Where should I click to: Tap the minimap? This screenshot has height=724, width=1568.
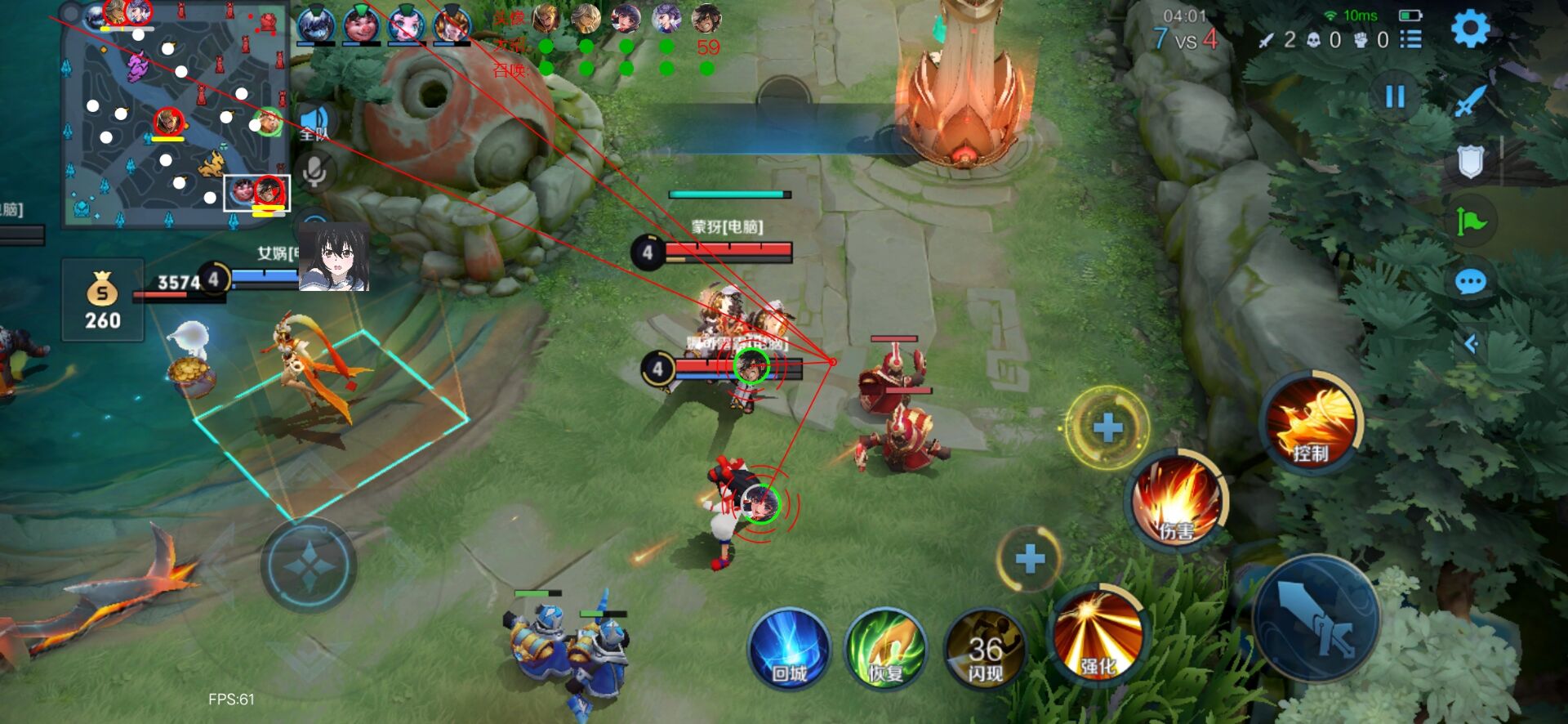[x=176, y=114]
